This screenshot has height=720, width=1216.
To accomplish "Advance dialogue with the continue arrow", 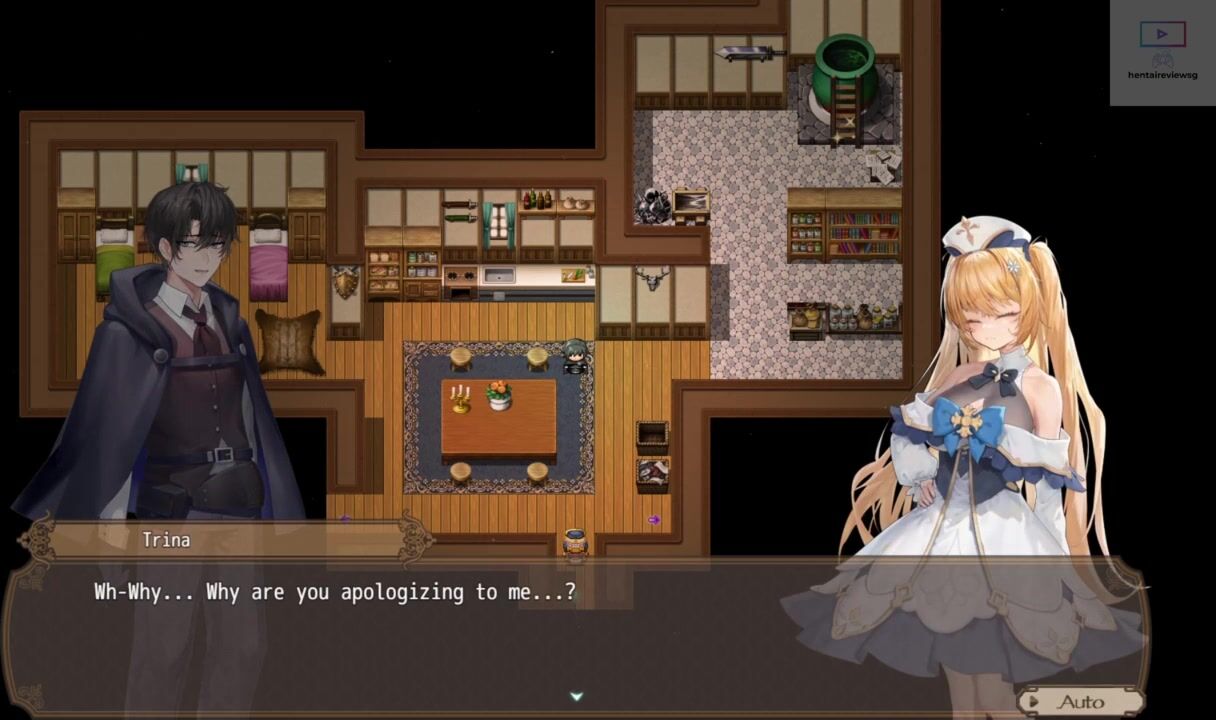I will pyautogui.click(x=576, y=696).
